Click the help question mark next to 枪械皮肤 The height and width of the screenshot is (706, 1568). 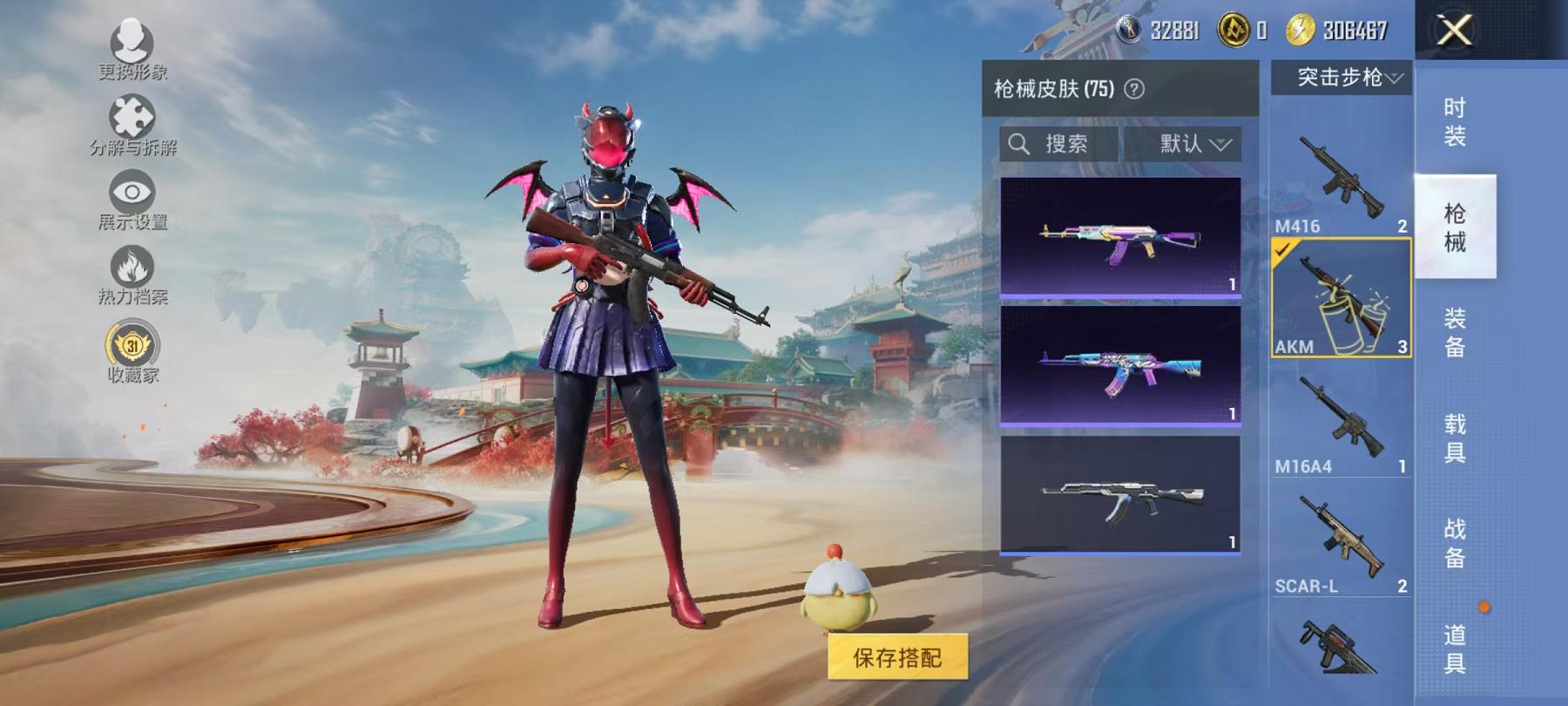[x=1133, y=87]
